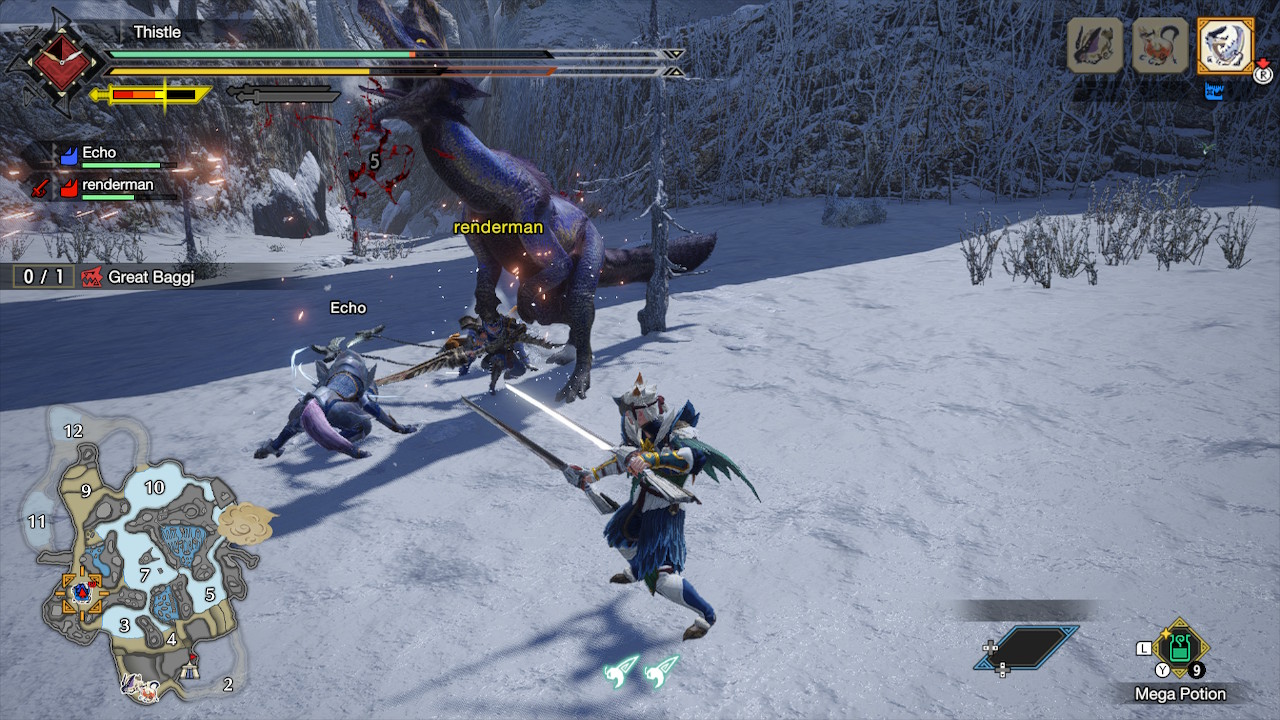Screen dimensions: 1280x720
Task: Choose the gold-framed Great Baggi target icon
Action: coord(1225,45)
